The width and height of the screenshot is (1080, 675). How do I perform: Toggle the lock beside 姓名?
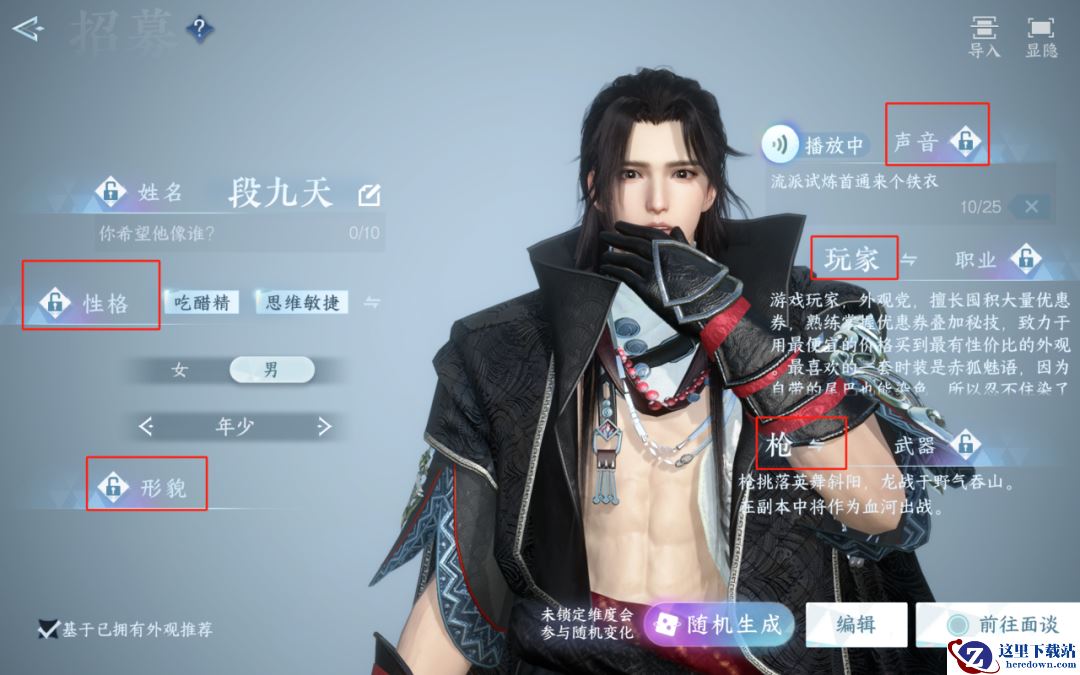(109, 191)
